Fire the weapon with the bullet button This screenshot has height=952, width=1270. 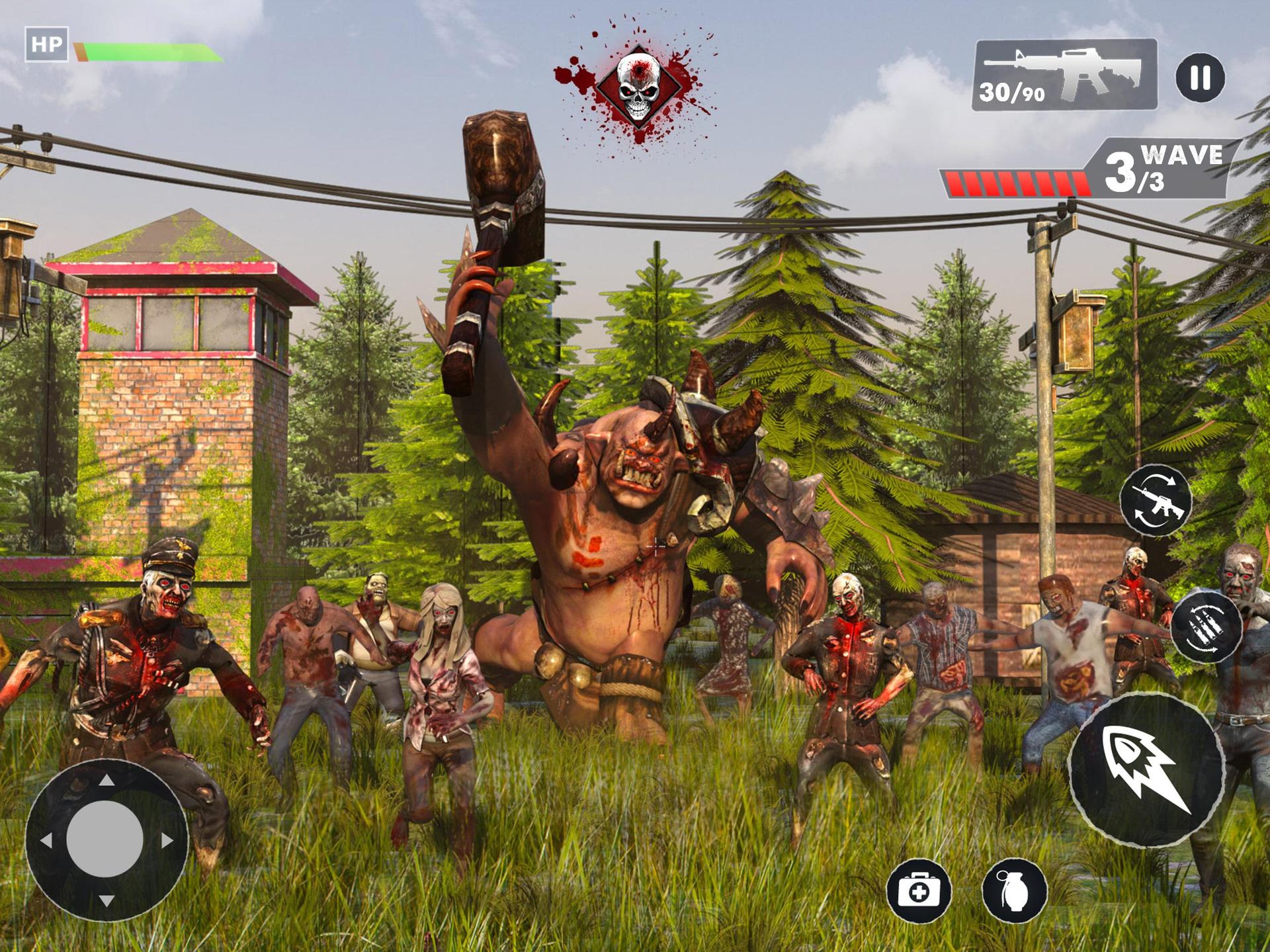coord(1146,769)
